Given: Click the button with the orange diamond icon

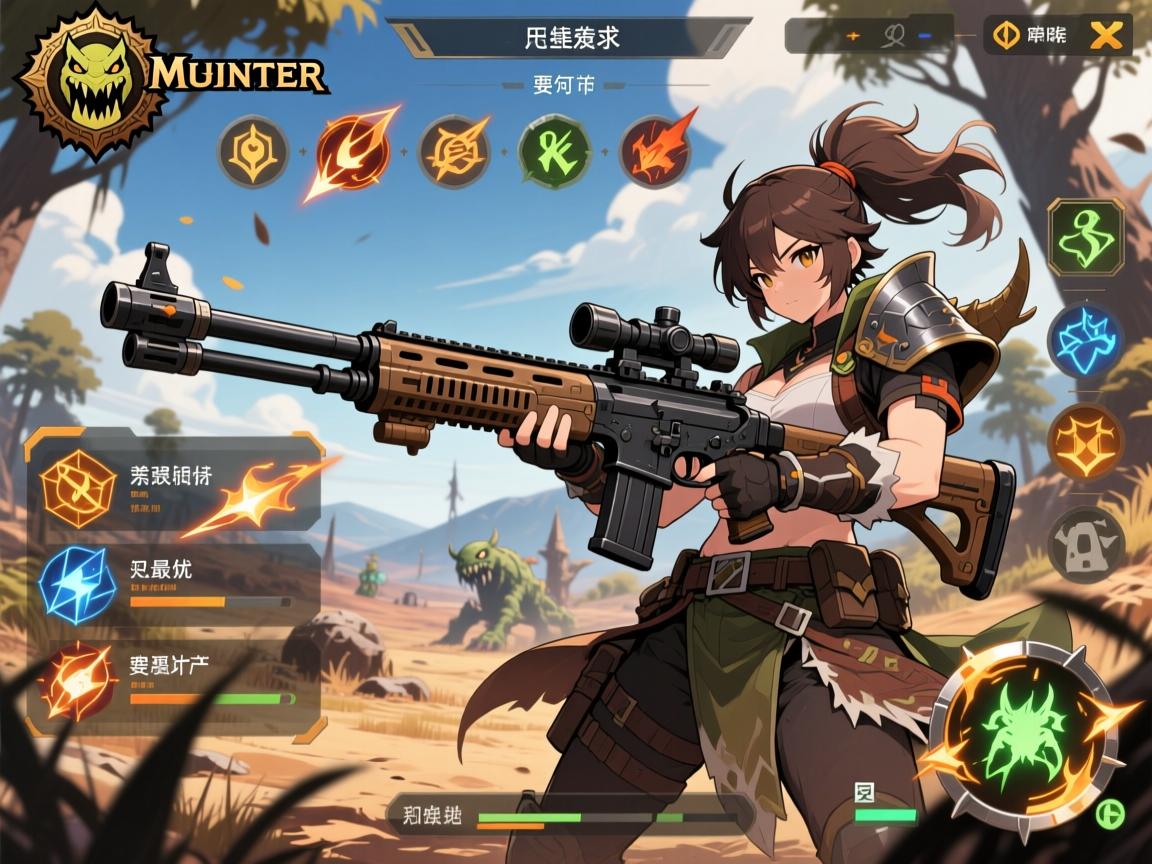Looking at the screenshot, I should point(1031,36).
